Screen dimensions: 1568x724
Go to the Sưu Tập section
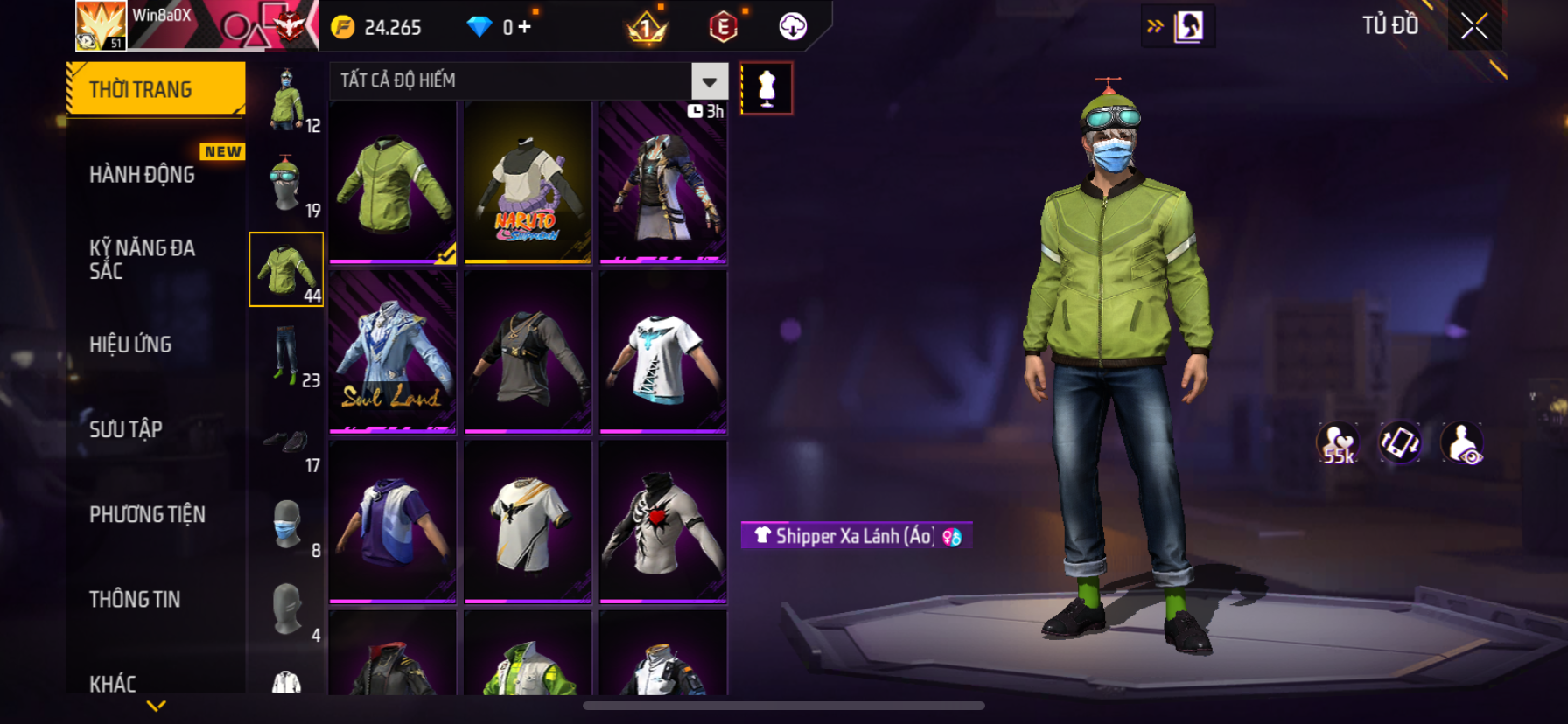click(x=126, y=429)
